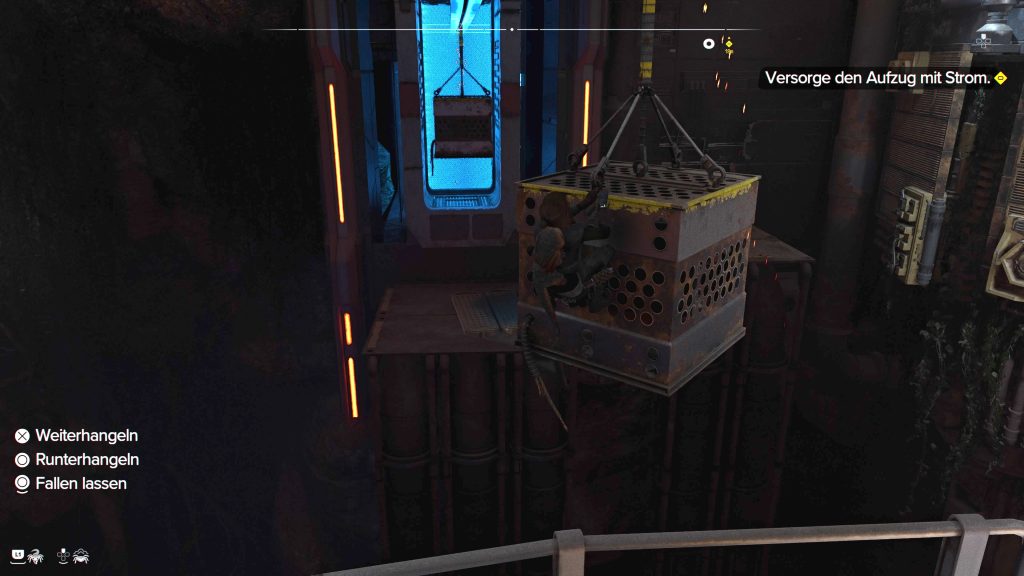This screenshot has height=576, width=1024.
Task: Activate the creature-with-raised-tail companion icon
Action: tap(34, 553)
